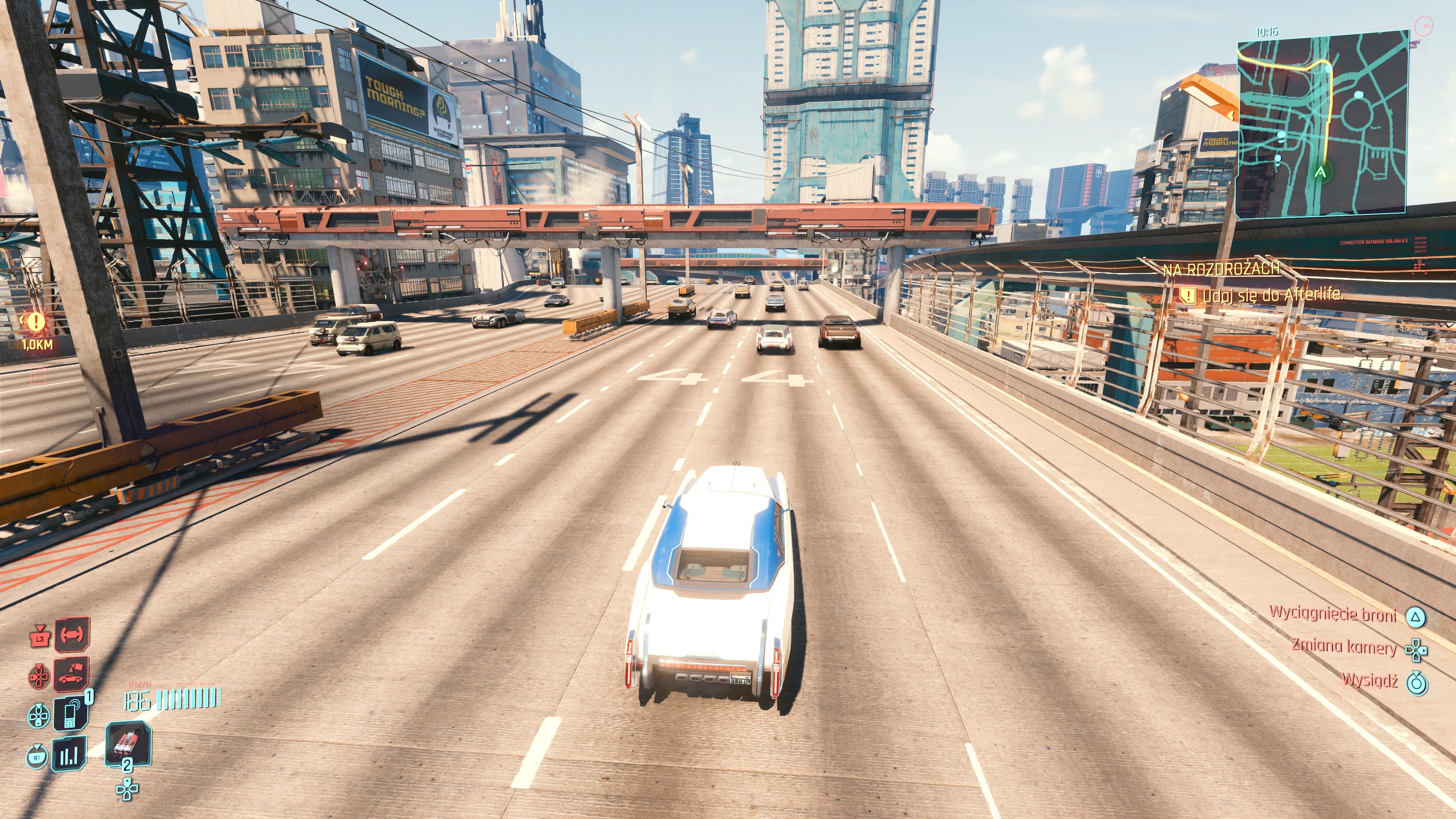This screenshot has width=1456, height=819.
Task: Select the "Wyciągnięcie broni" draw weapon label
Action: pyautogui.click(x=1333, y=614)
